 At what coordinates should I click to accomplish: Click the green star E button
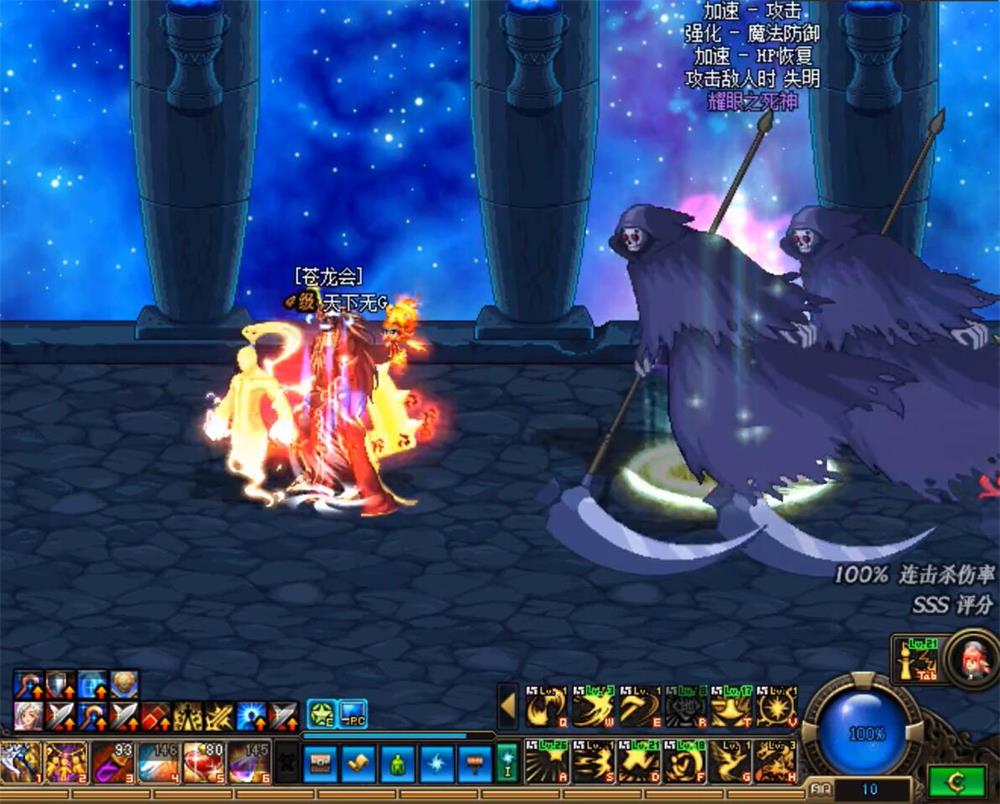321,713
